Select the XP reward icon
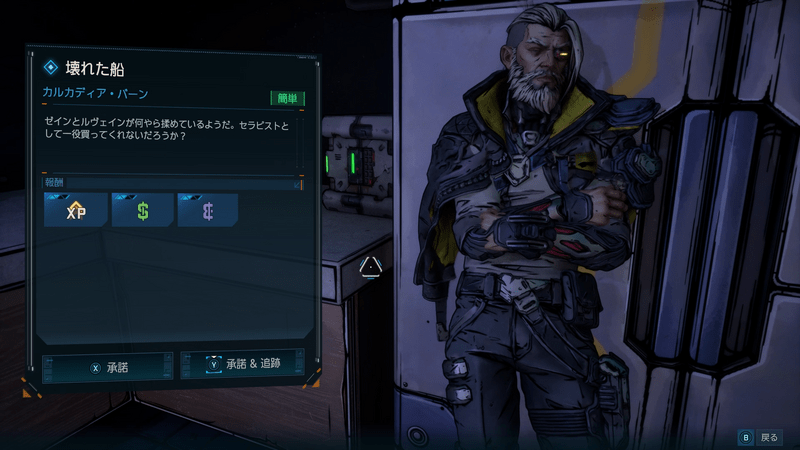The width and height of the screenshot is (800, 450). [76, 210]
